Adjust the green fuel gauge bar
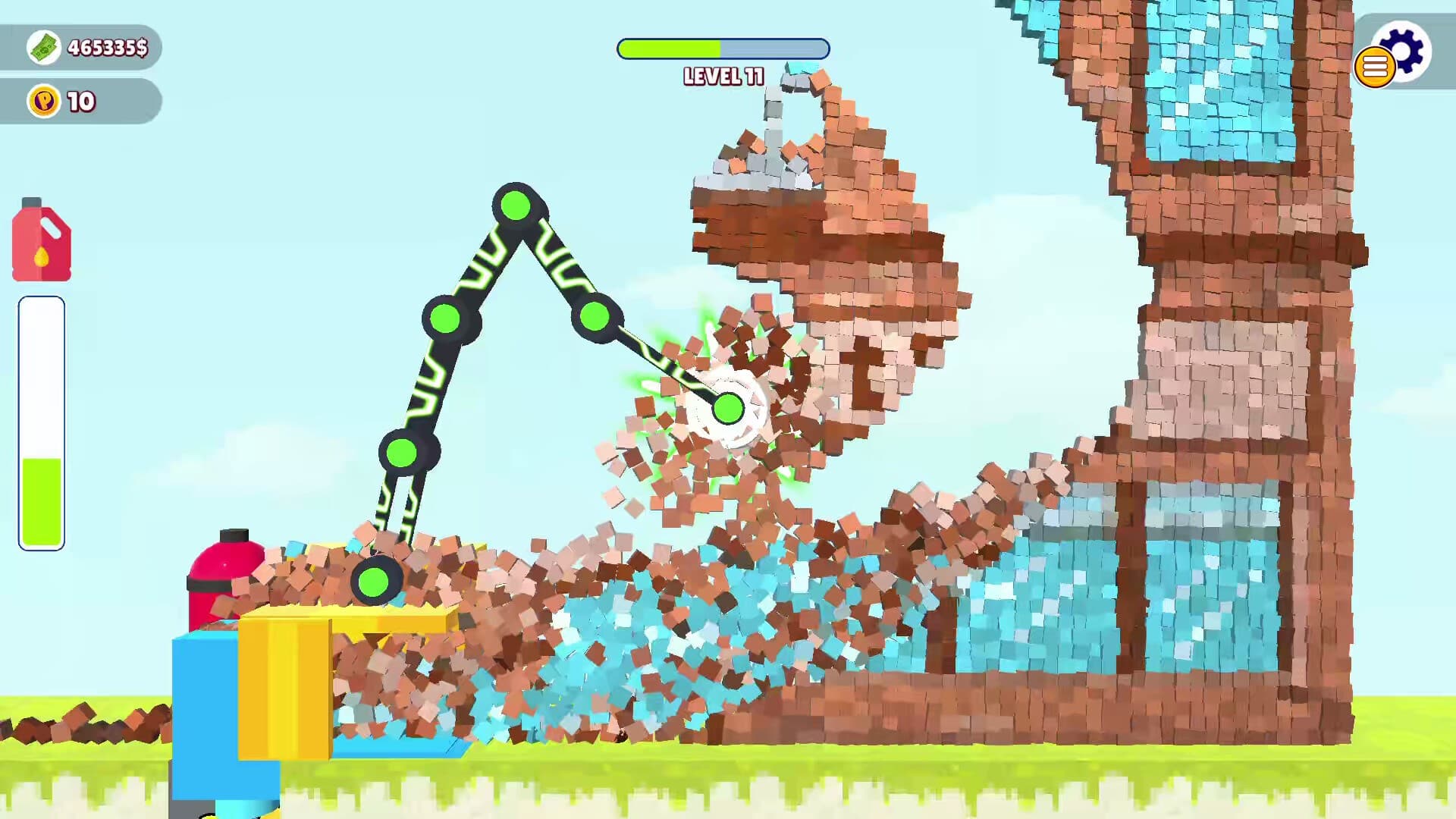Screen dimensions: 1456x819 (x=41, y=493)
